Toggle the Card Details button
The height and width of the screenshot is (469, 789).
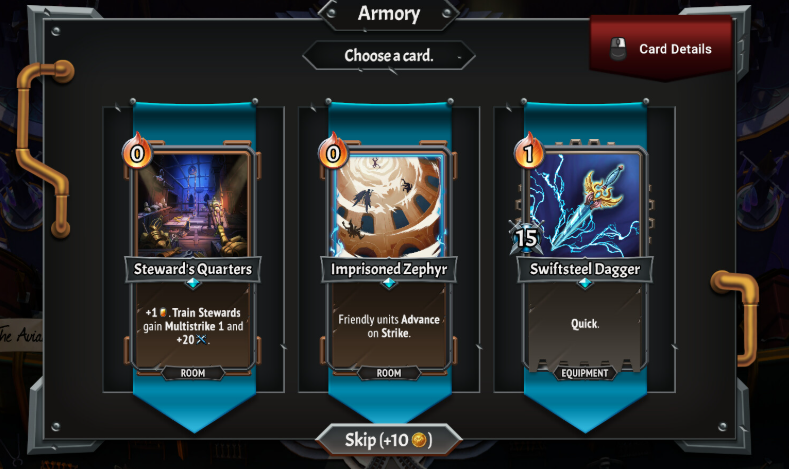(661, 49)
